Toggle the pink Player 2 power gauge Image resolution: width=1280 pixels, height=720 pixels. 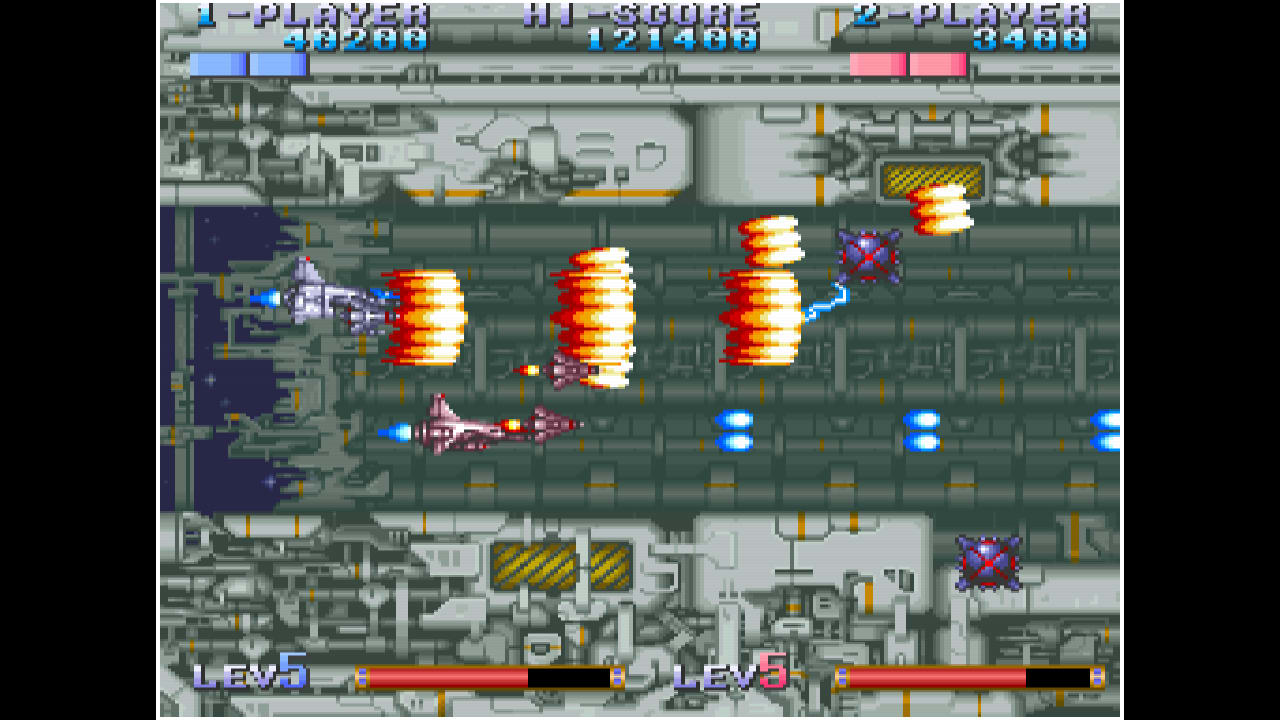pyautogui.click(x=905, y=62)
